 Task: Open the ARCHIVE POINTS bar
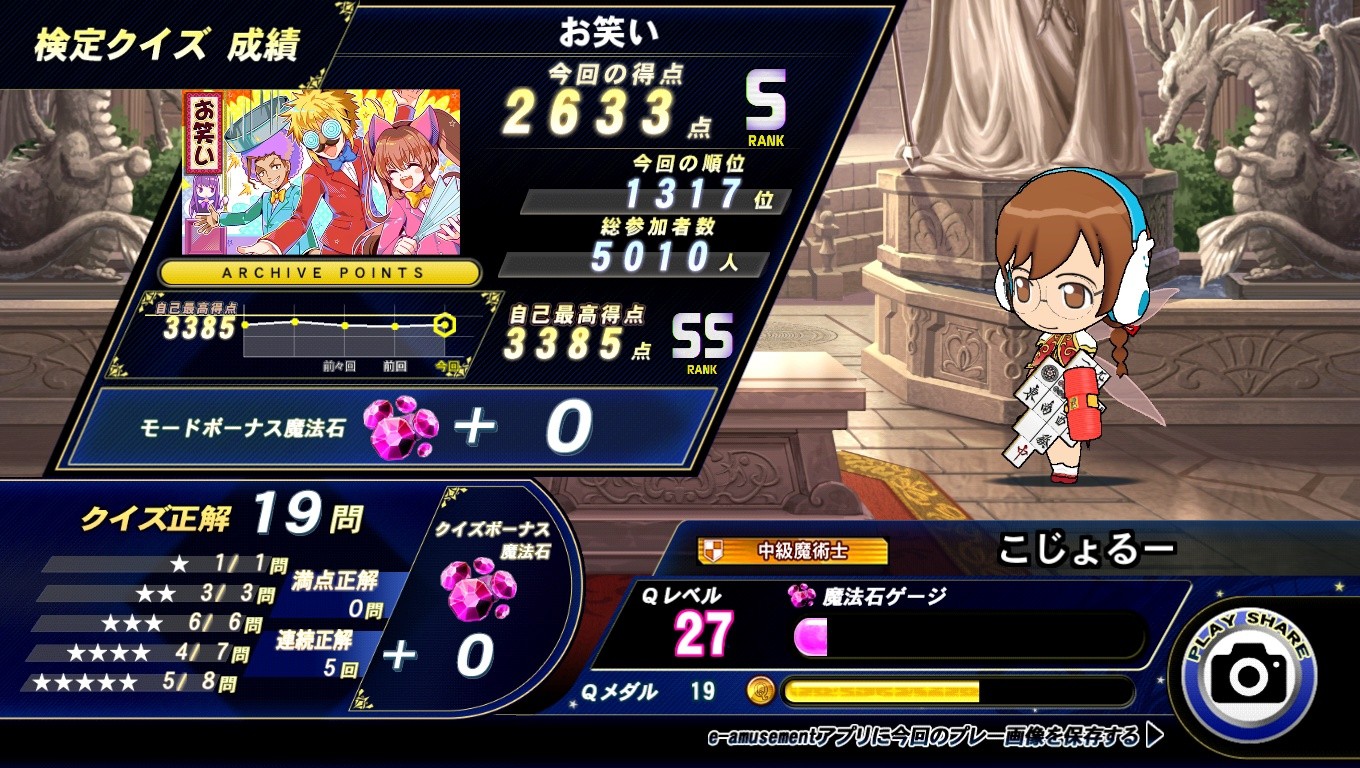click(320, 272)
